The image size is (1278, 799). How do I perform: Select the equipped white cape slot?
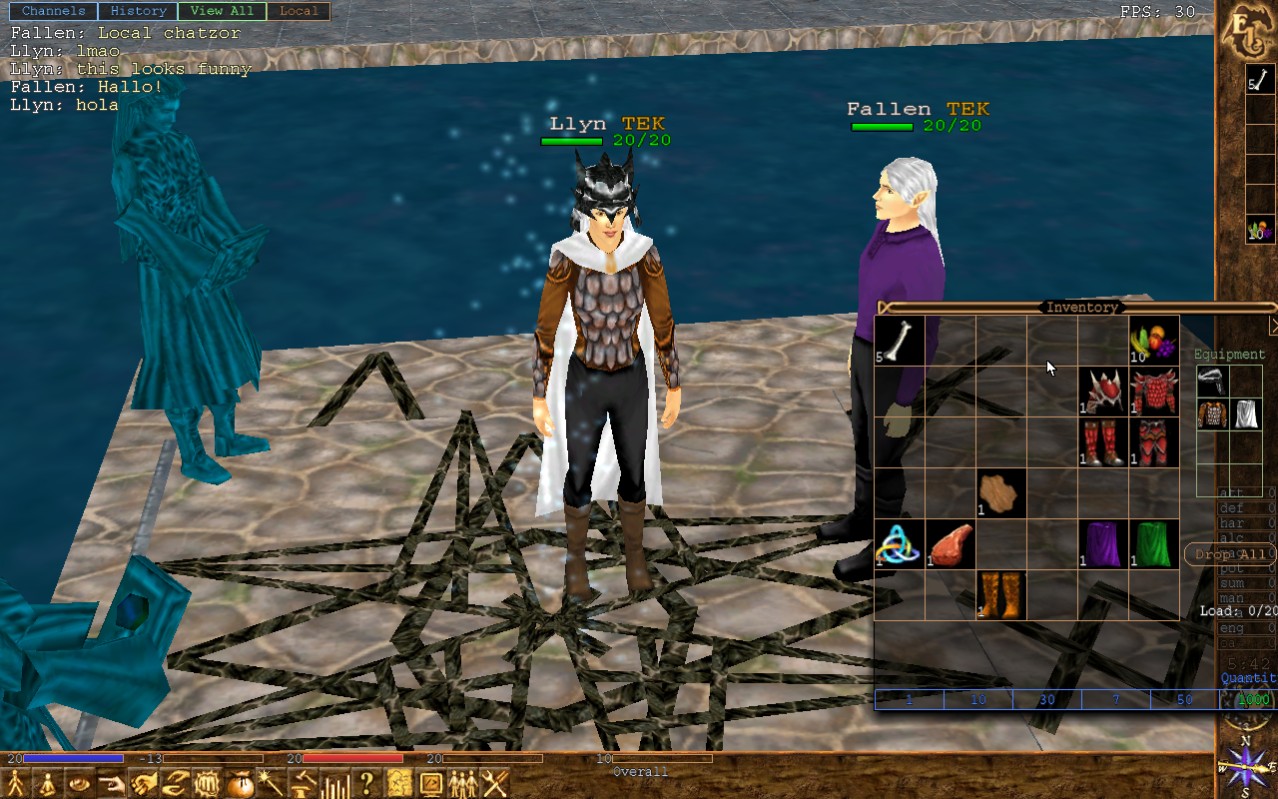click(1245, 413)
